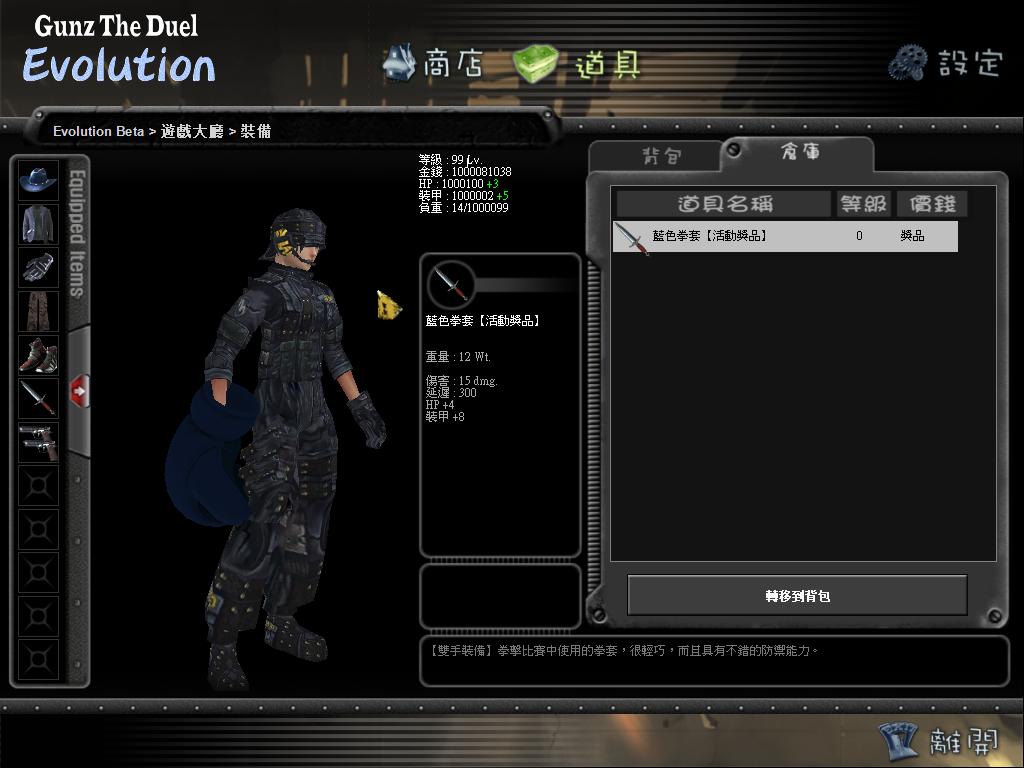1024x768 pixels.
Task: Sort by the 等級 level column header
Action: [862, 204]
